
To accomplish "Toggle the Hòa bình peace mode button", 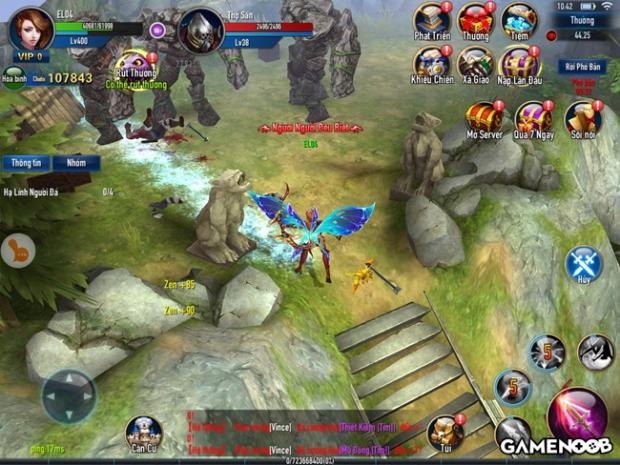I will coord(14,78).
